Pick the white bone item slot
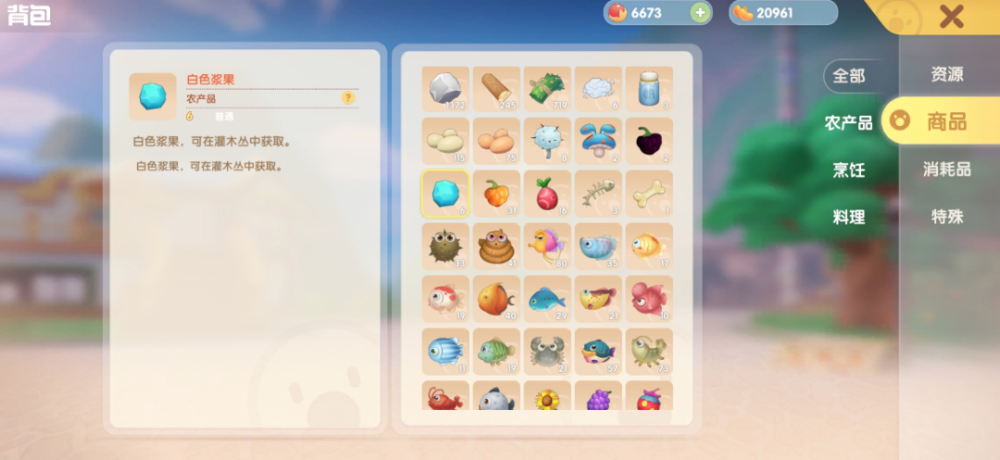This screenshot has height=460, width=1000. [x=649, y=194]
